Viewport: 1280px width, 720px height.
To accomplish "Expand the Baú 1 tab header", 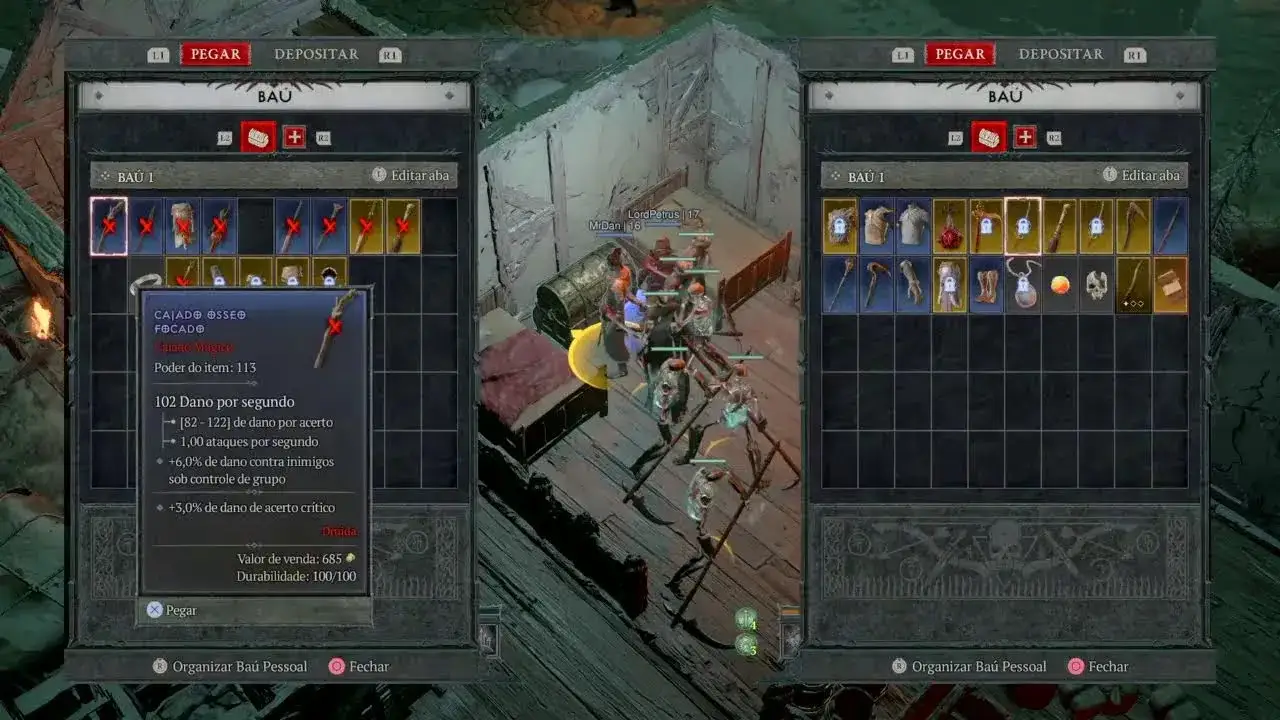I will coord(134,175).
